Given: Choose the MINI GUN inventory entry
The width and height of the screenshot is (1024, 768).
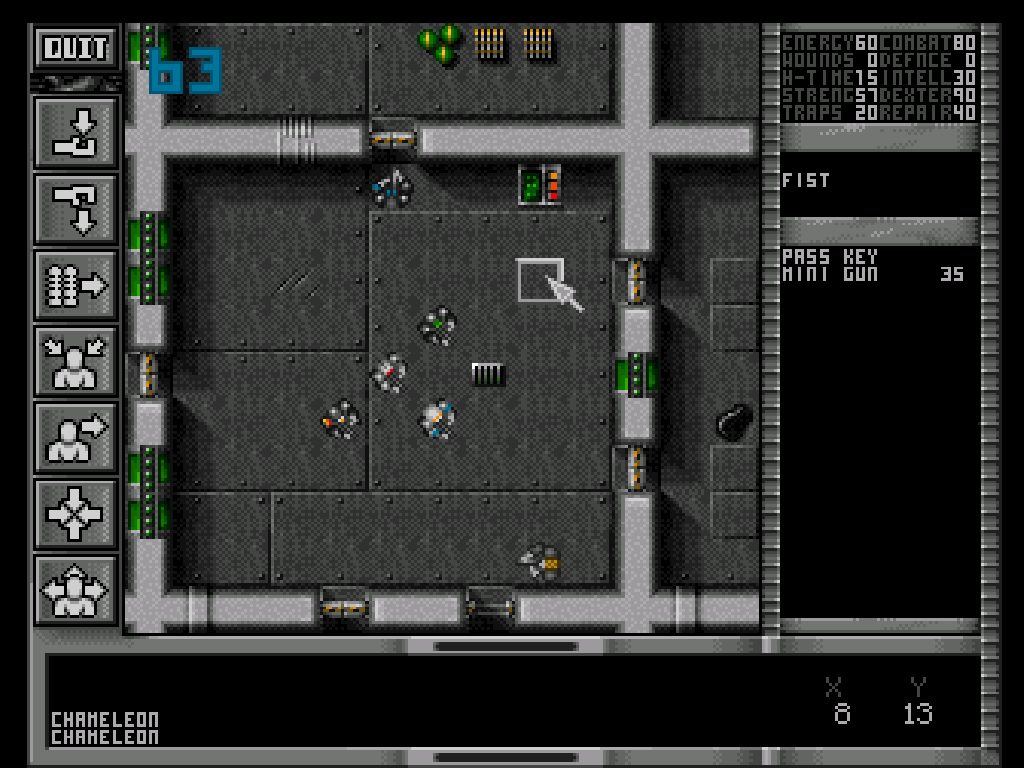Looking at the screenshot, I should (830, 273).
